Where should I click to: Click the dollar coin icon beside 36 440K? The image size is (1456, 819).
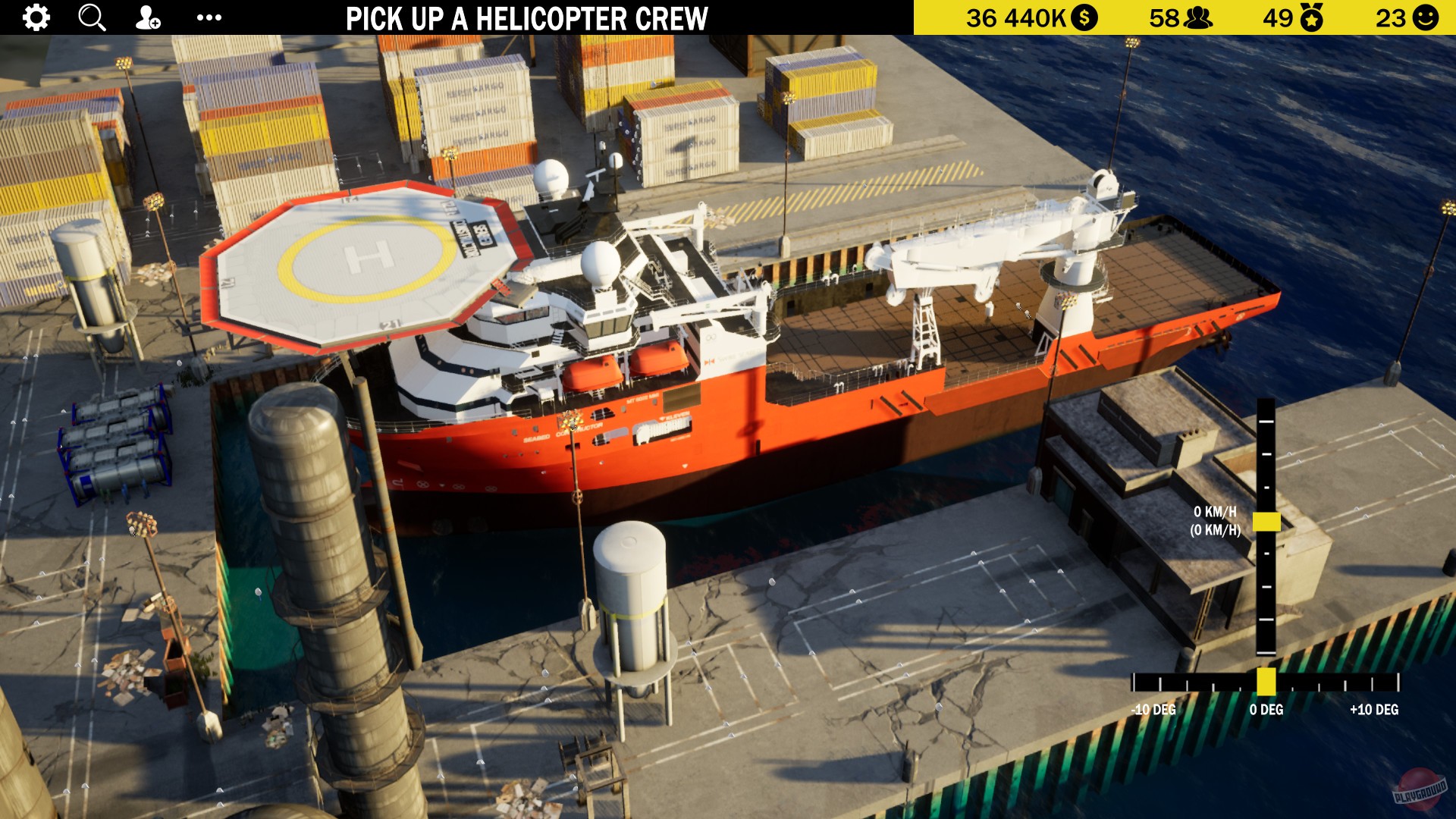point(1084,17)
